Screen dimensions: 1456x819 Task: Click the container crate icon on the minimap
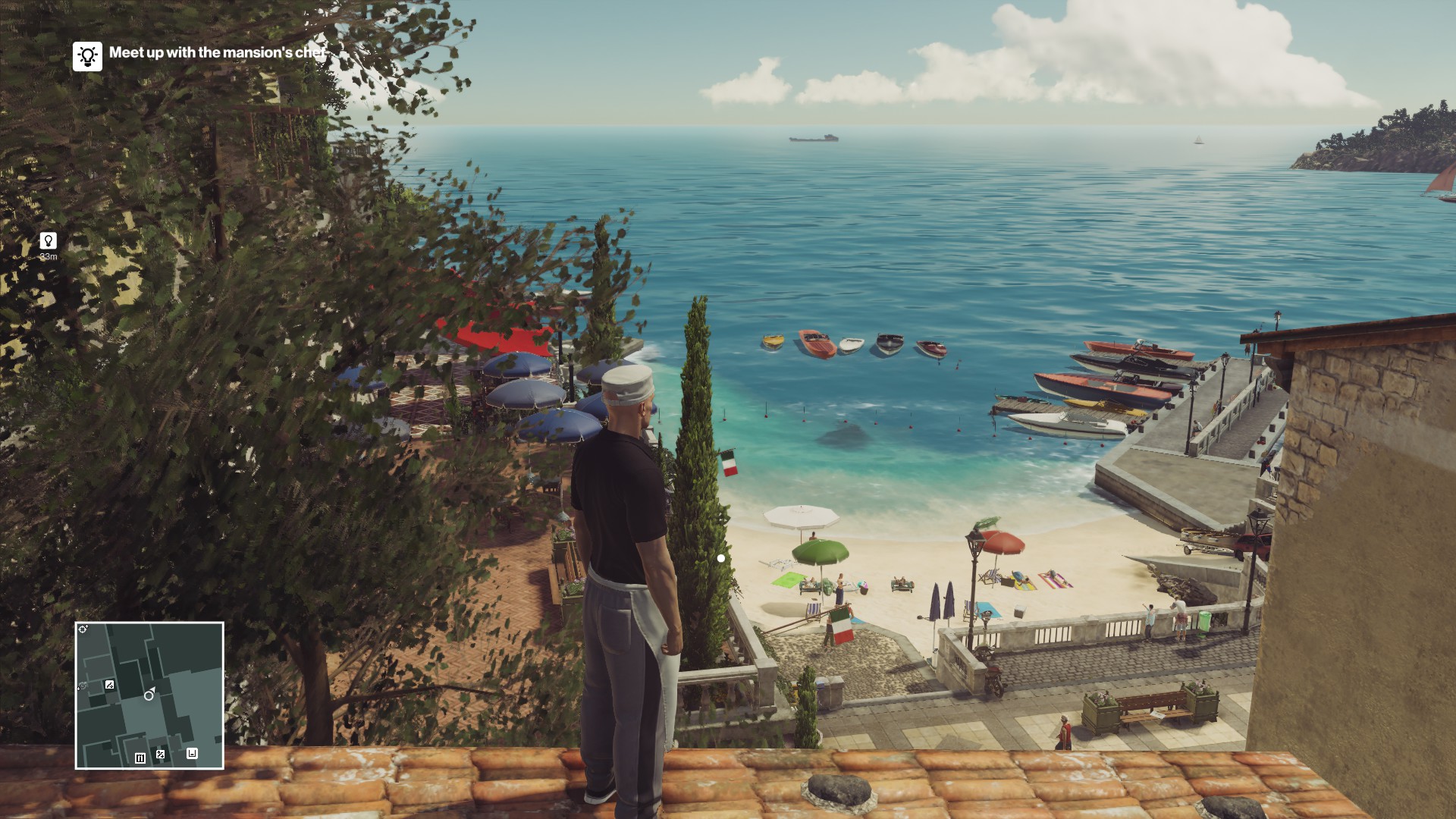tap(192, 753)
